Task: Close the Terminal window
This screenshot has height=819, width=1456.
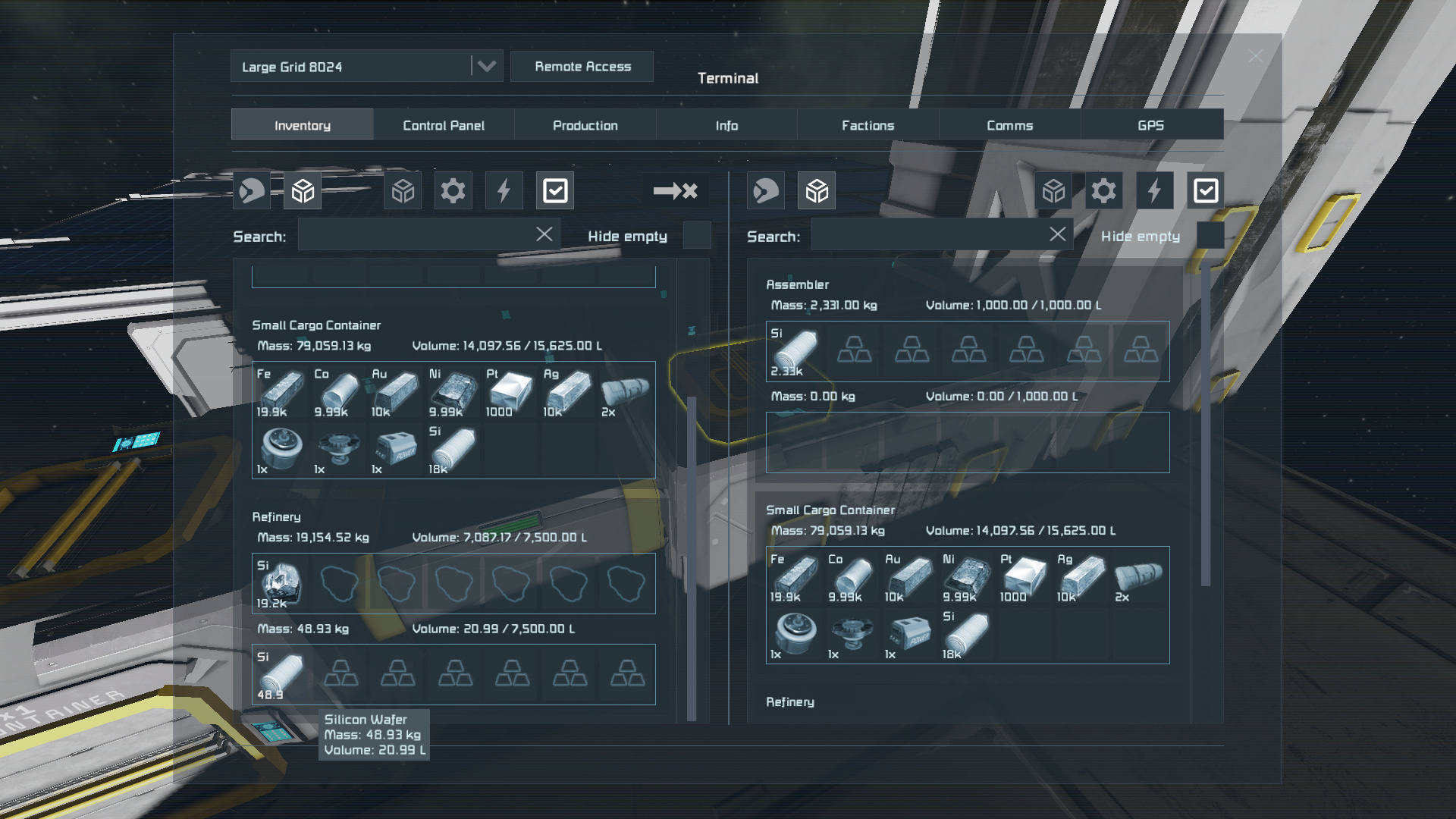Action: [1256, 56]
